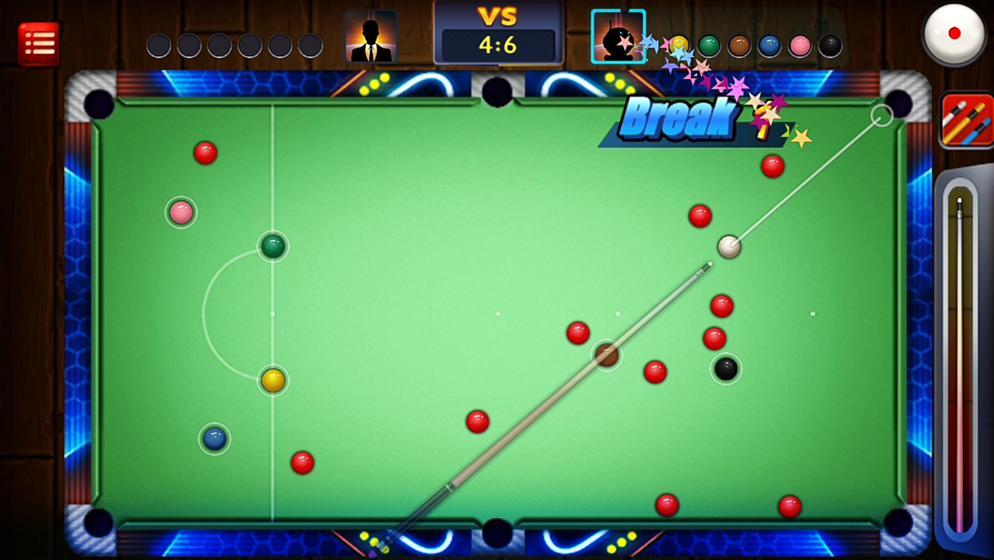Click the shot power cue slider
The width and height of the screenshot is (994, 560).
click(960, 360)
